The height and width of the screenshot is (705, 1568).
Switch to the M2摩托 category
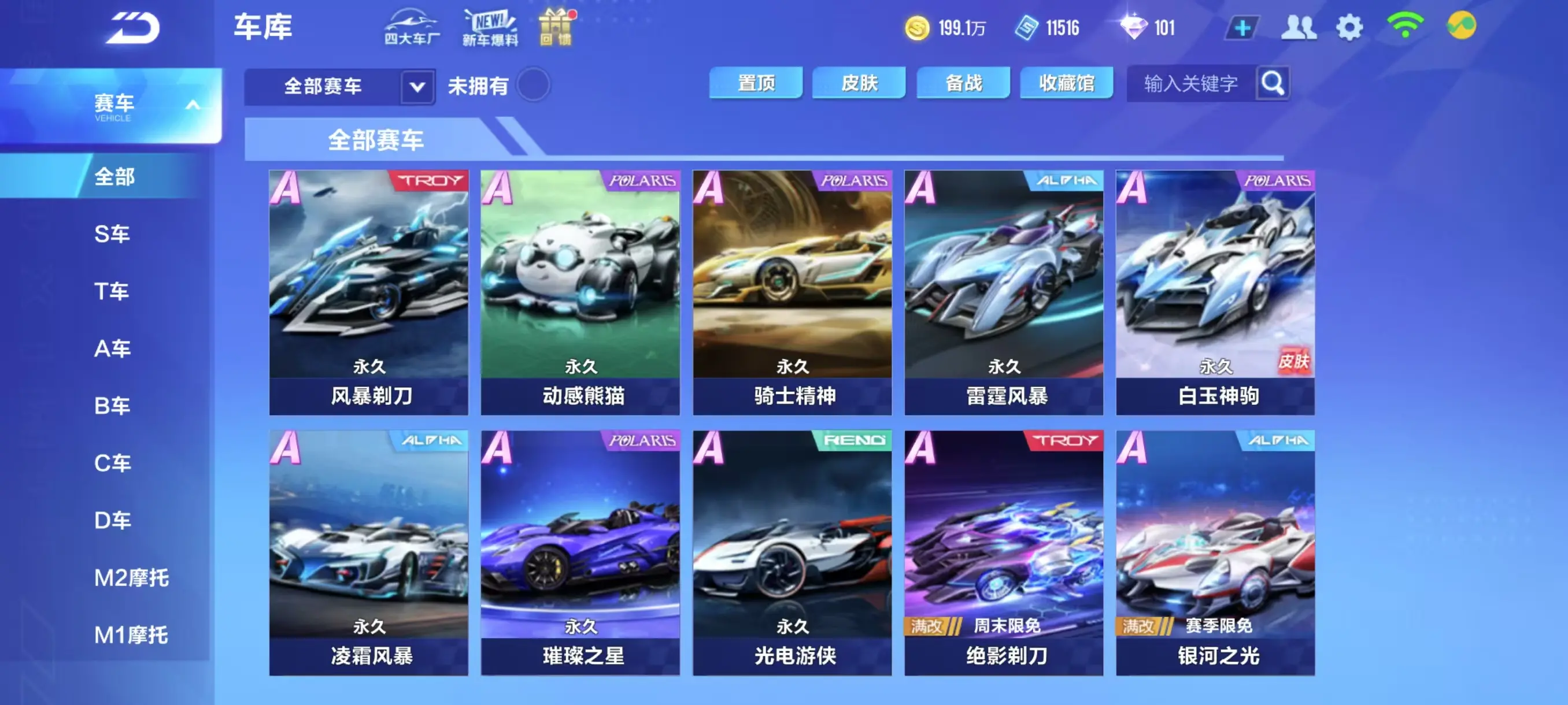click(x=131, y=578)
